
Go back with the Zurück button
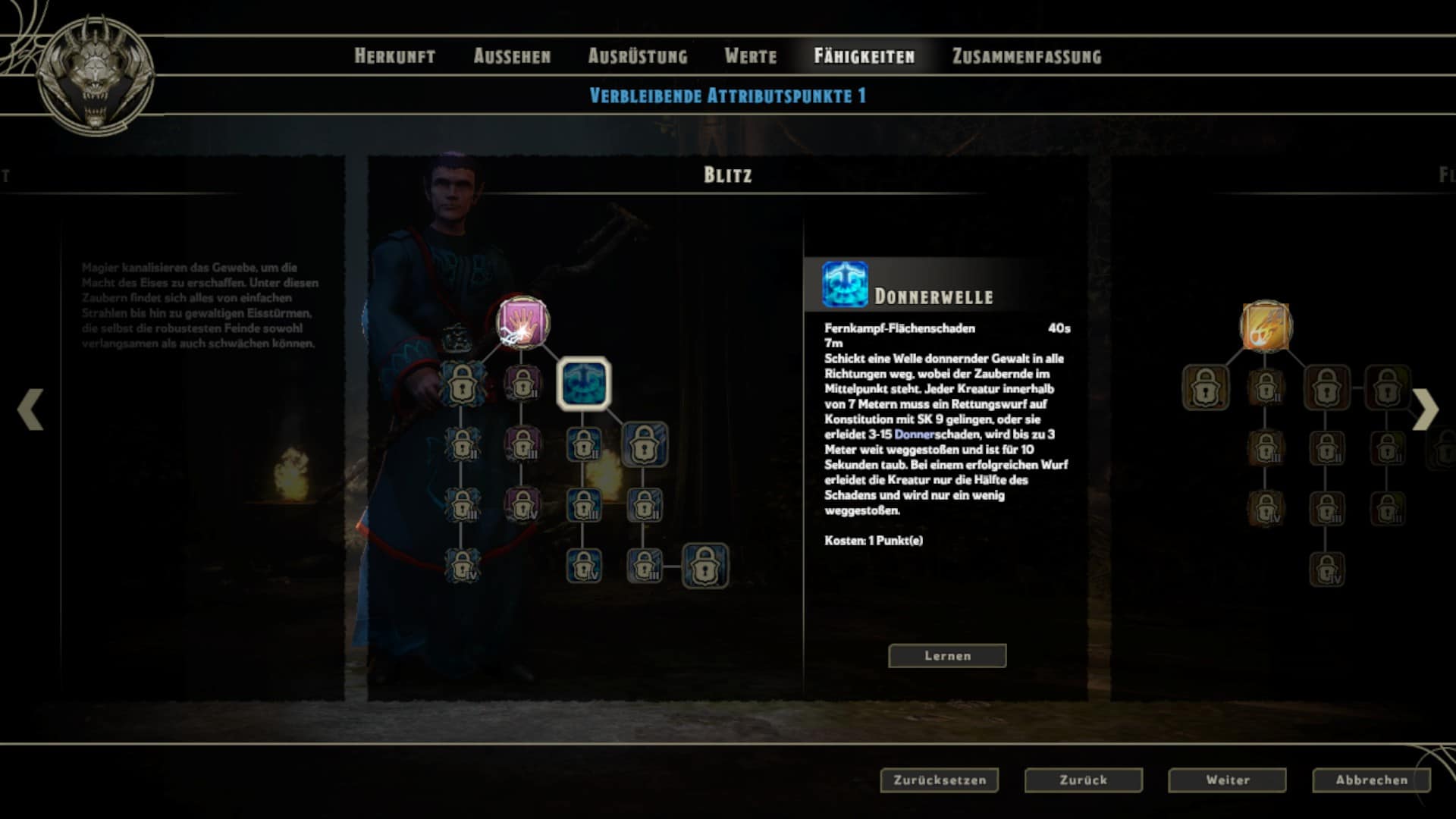[x=1083, y=780]
